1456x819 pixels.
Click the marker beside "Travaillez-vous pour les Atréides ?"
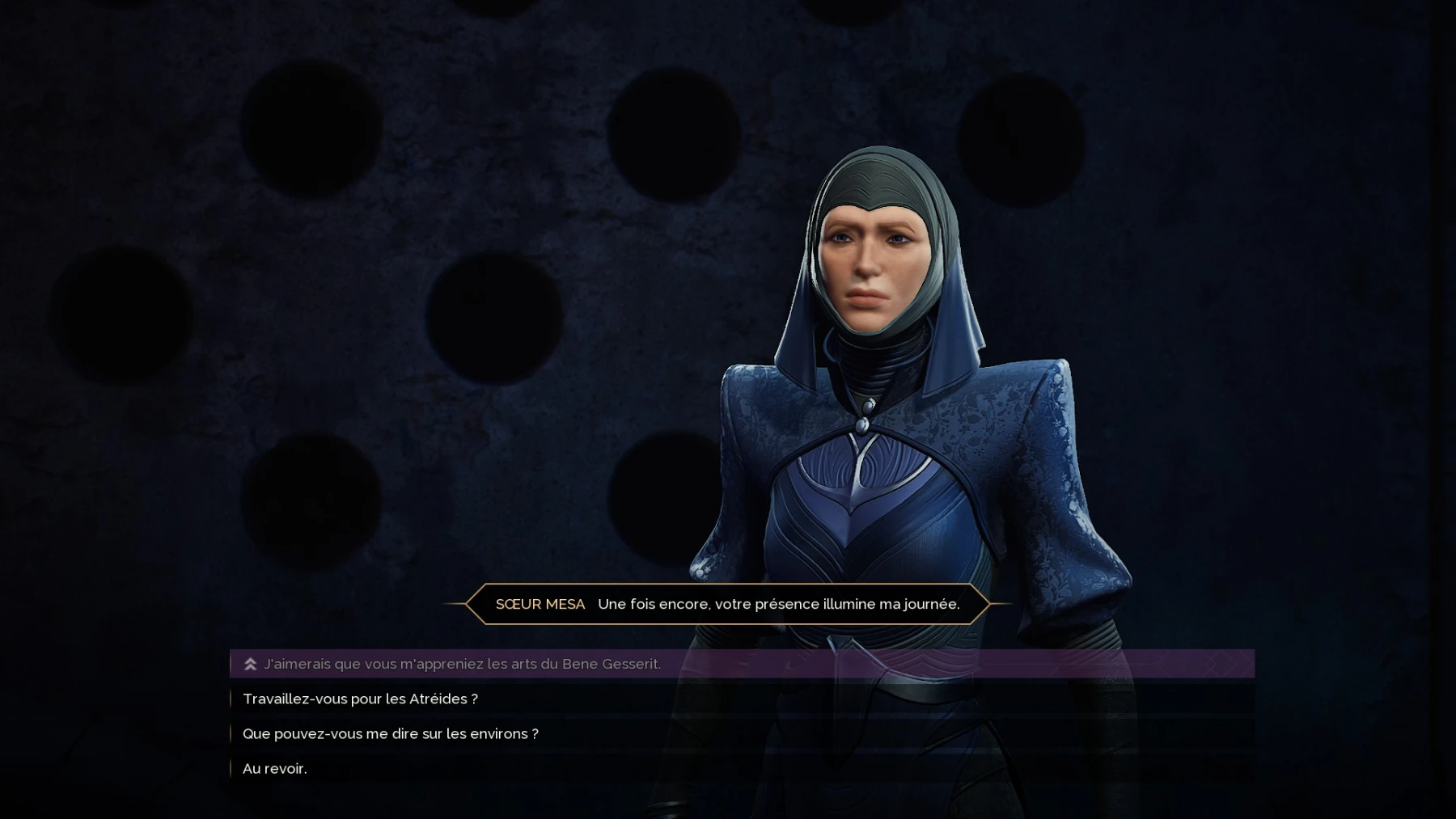coord(231,699)
